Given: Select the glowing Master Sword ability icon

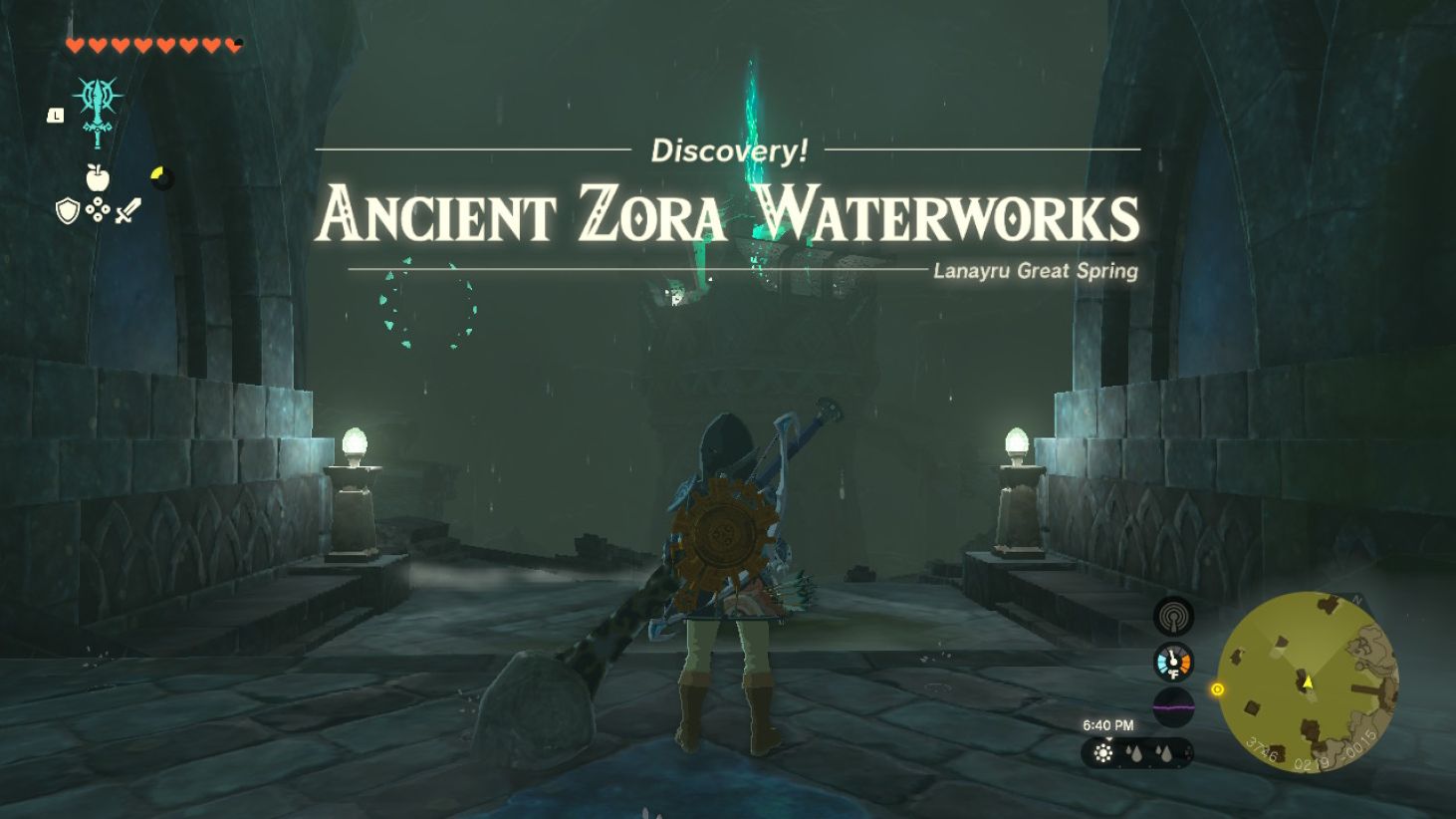Looking at the screenshot, I should point(98,112).
